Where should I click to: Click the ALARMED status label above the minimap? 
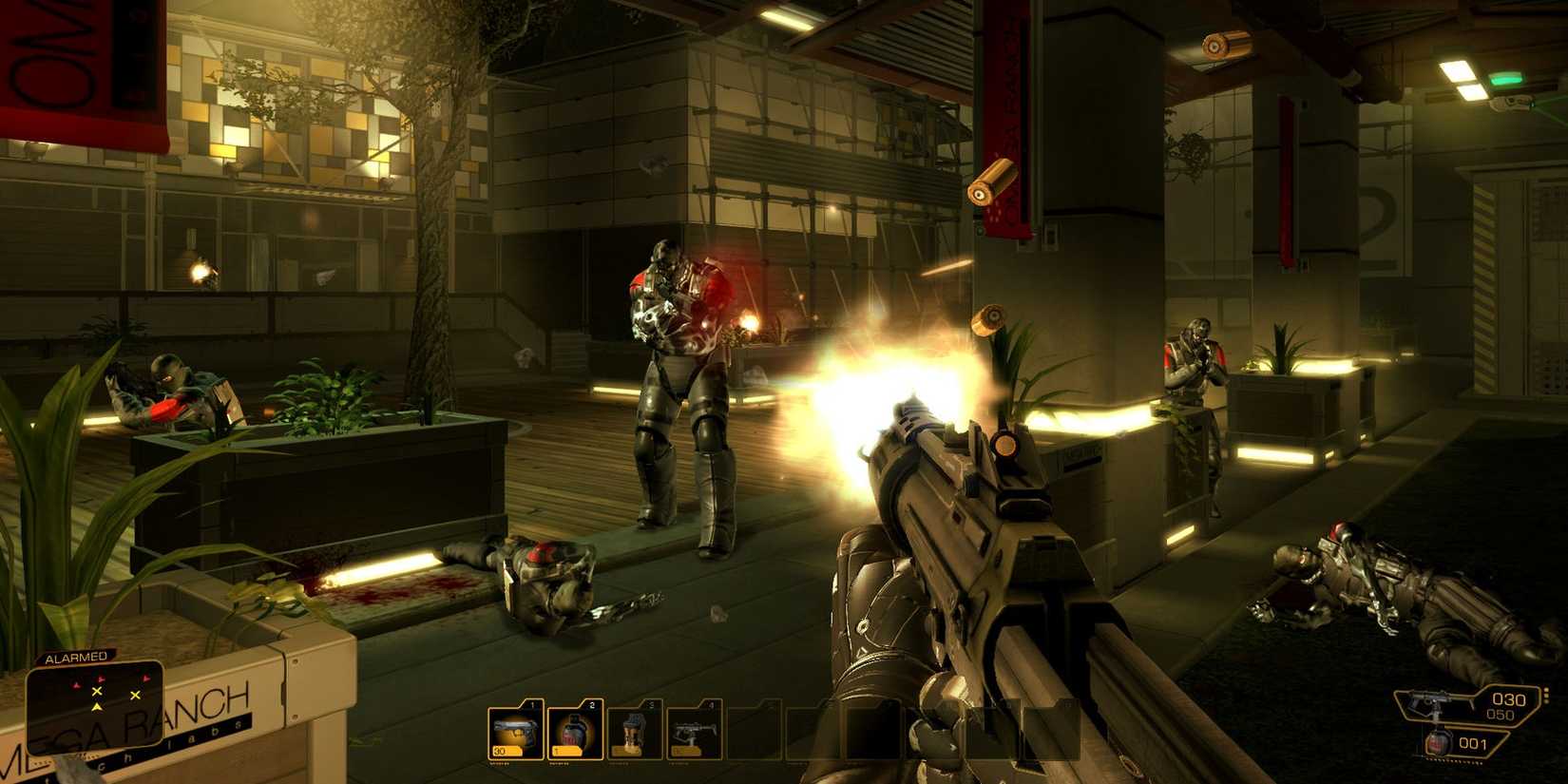[74, 657]
